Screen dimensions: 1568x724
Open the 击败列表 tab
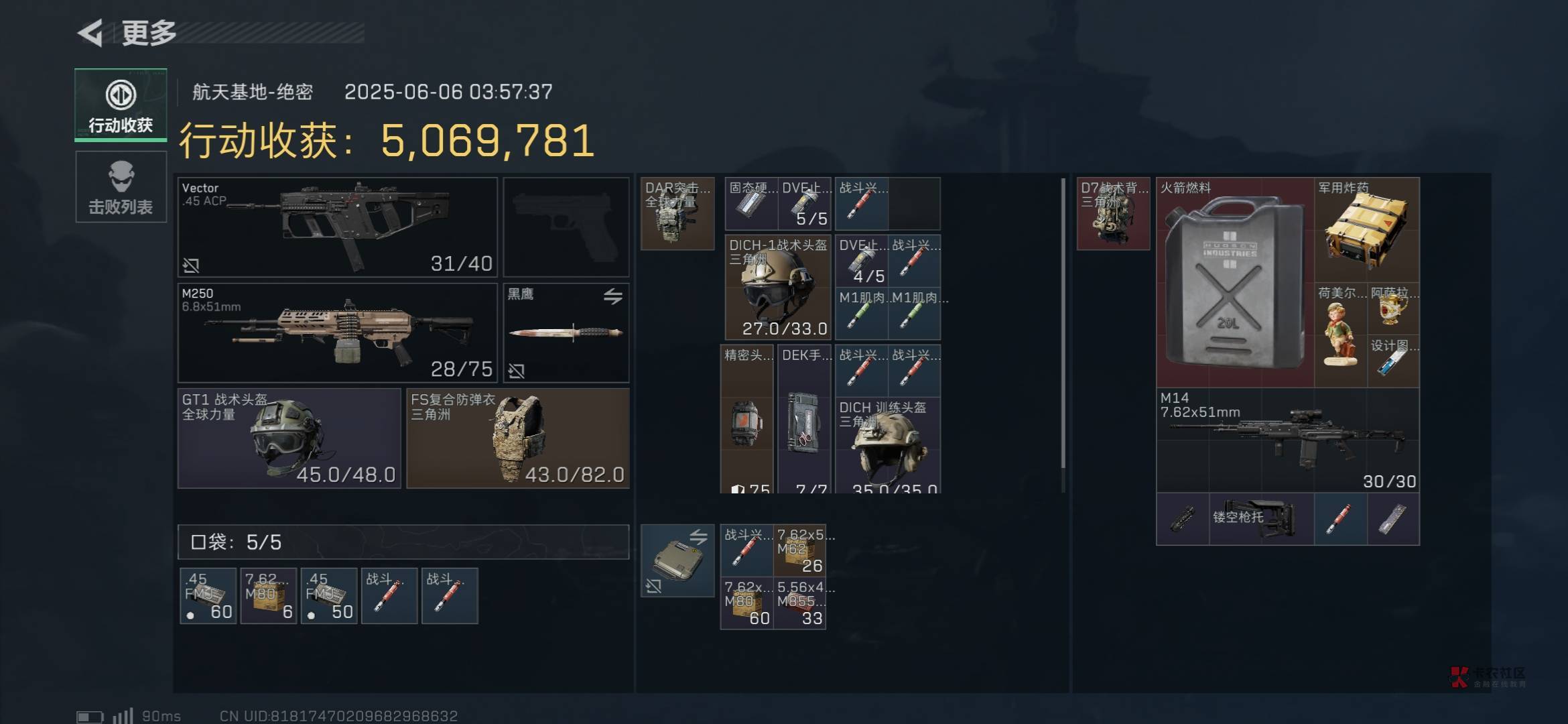121,187
